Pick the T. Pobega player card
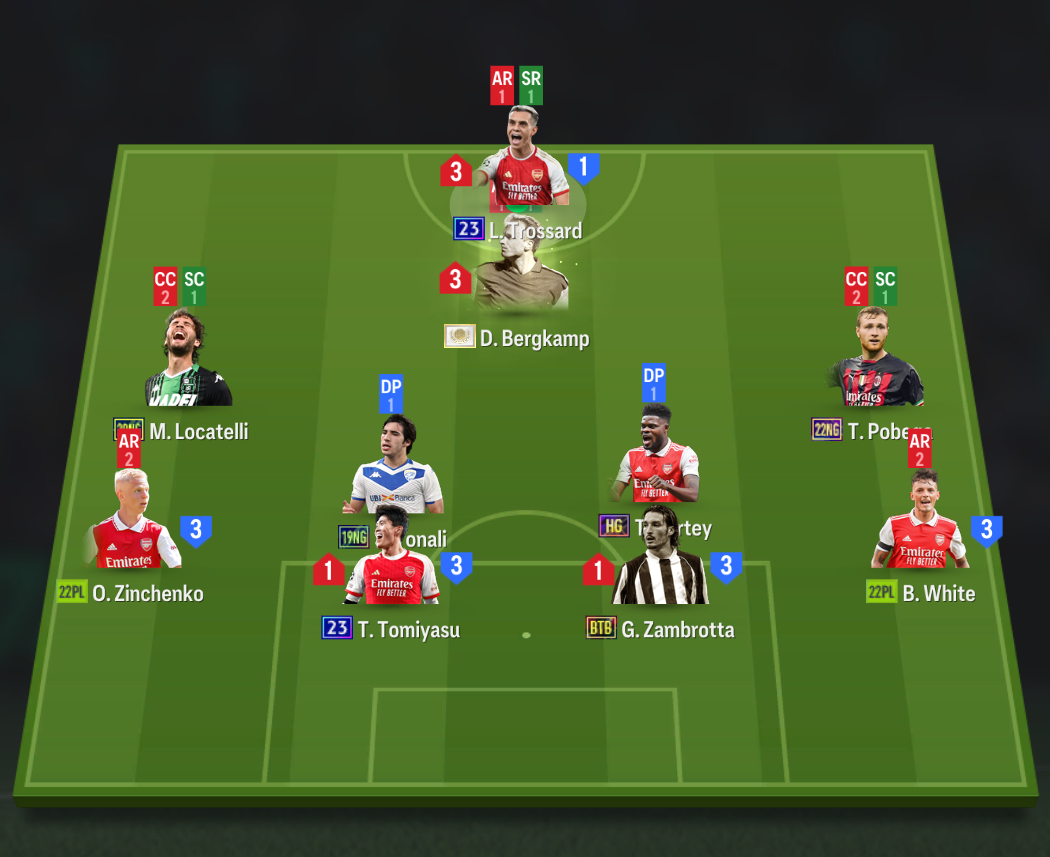 pos(877,360)
